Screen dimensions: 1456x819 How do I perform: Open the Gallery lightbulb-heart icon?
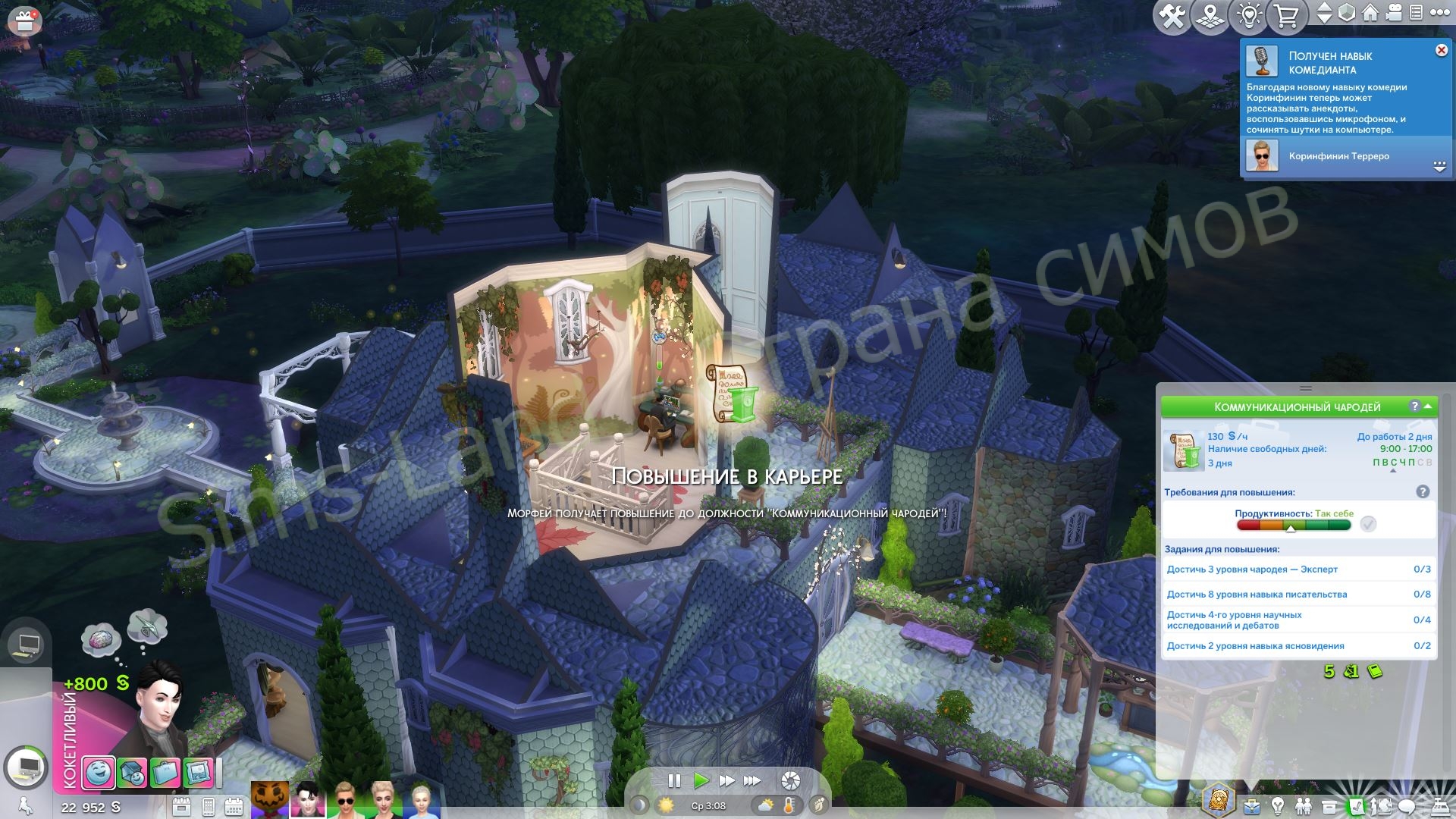coord(1249,14)
